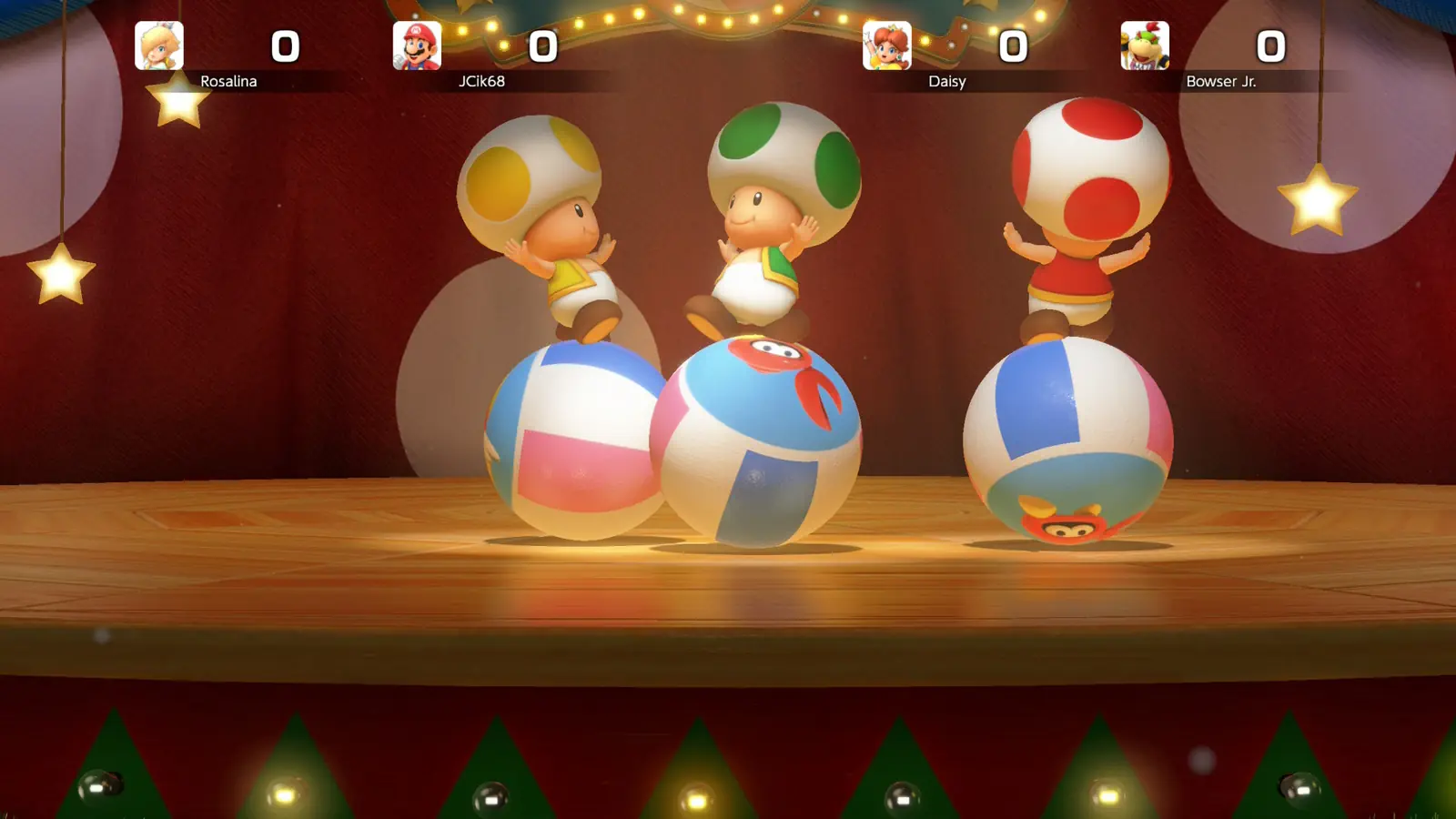Select Rosalina's player portrait
The height and width of the screenshot is (819, 1456).
159,45
